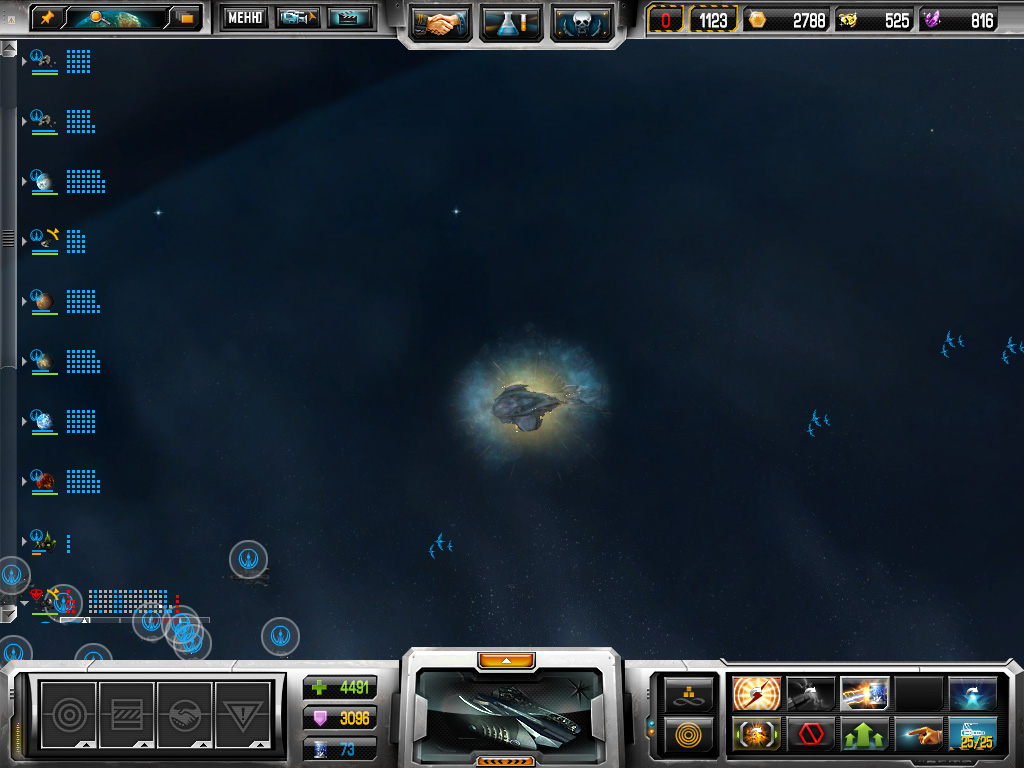
Task: Open the clapperboard cinematic button
Action: tap(349, 17)
